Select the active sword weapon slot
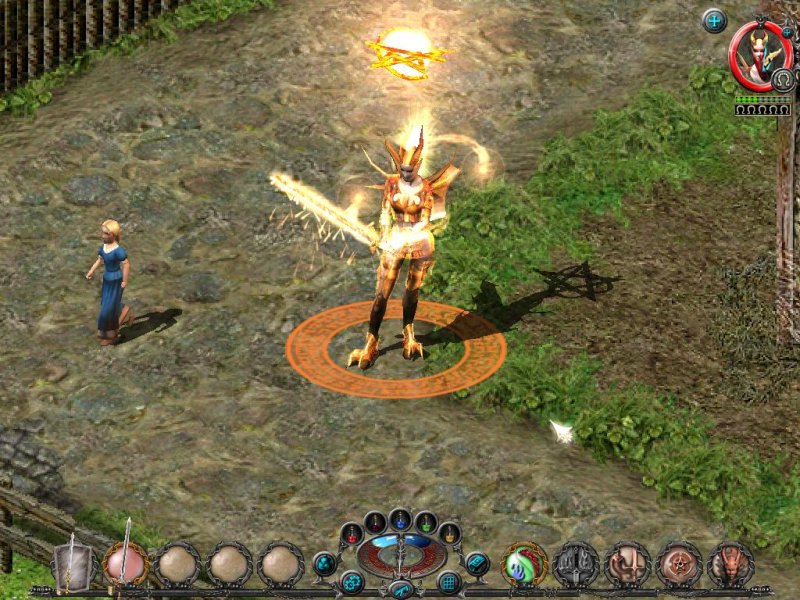The width and height of the screenshot is (800, 600). coord(127,563)
